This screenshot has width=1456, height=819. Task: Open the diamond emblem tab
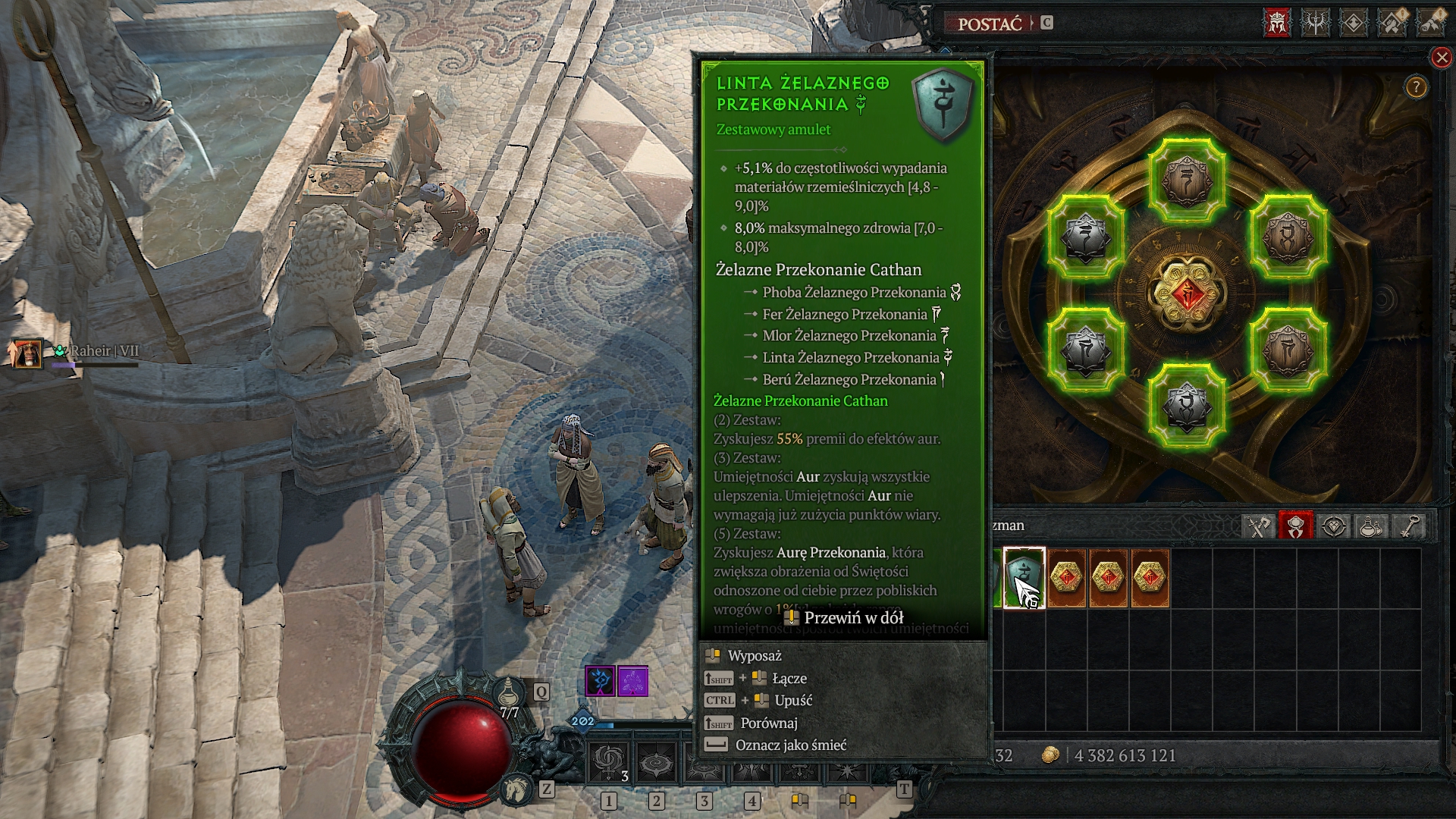pos(1354,23)
